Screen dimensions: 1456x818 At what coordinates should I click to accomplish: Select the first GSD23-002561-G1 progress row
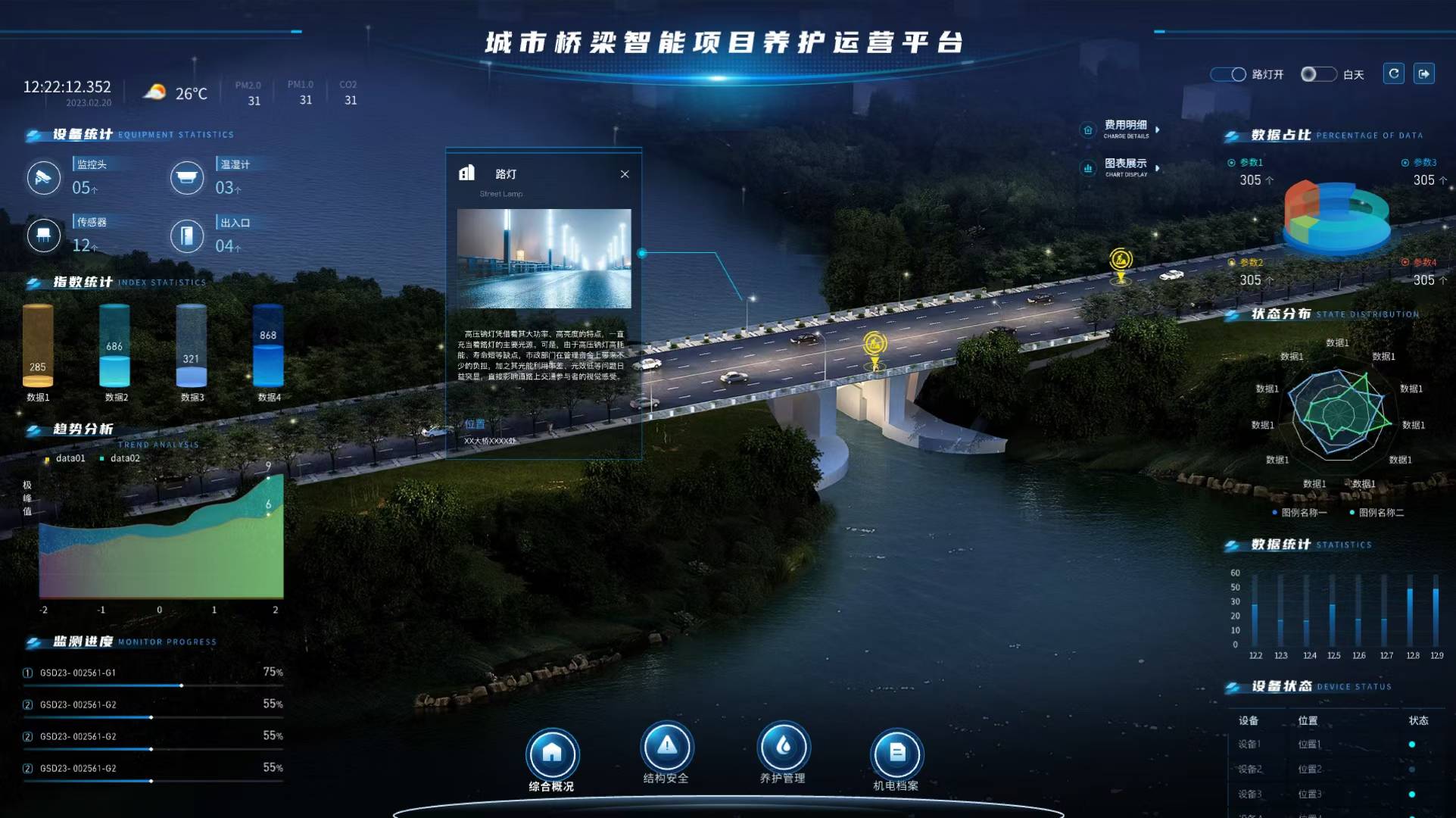tap(151, 673)
